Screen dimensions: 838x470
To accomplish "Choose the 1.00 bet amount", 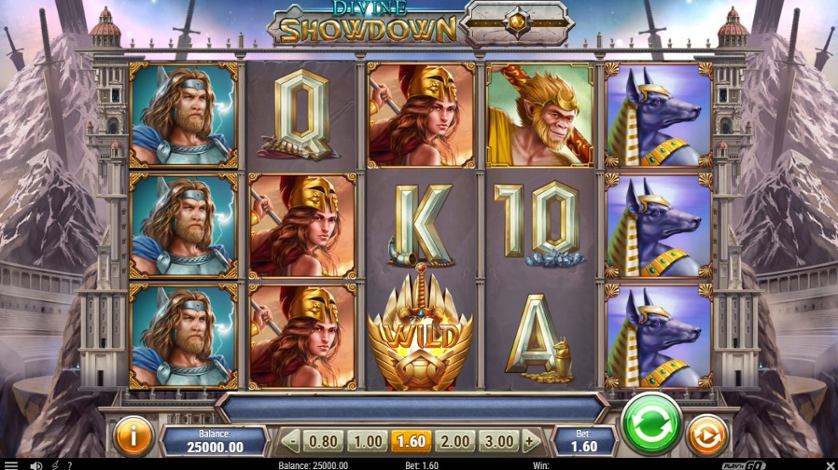I will pos(367,441).
